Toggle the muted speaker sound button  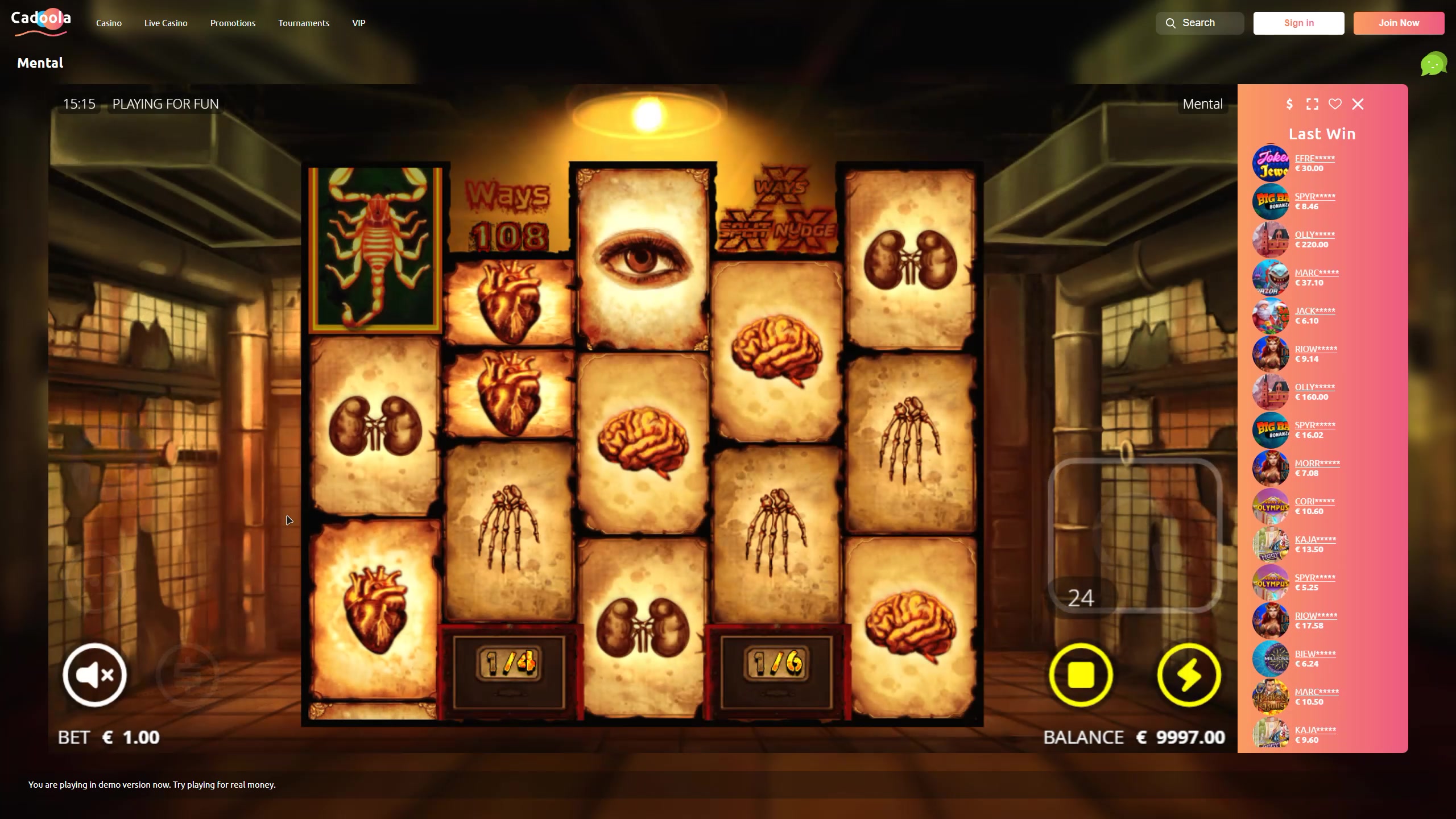coord(94,675)
